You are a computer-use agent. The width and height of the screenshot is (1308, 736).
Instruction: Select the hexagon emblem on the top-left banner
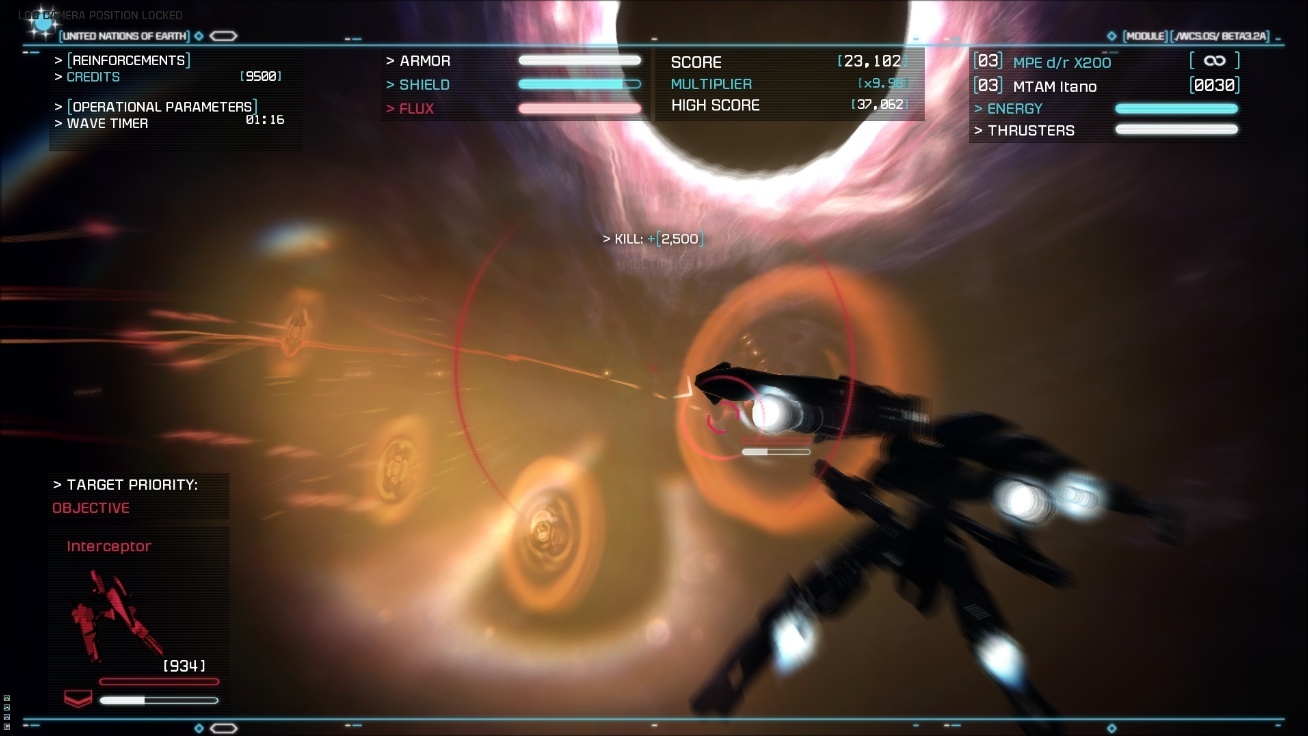[x=223, y=35]
